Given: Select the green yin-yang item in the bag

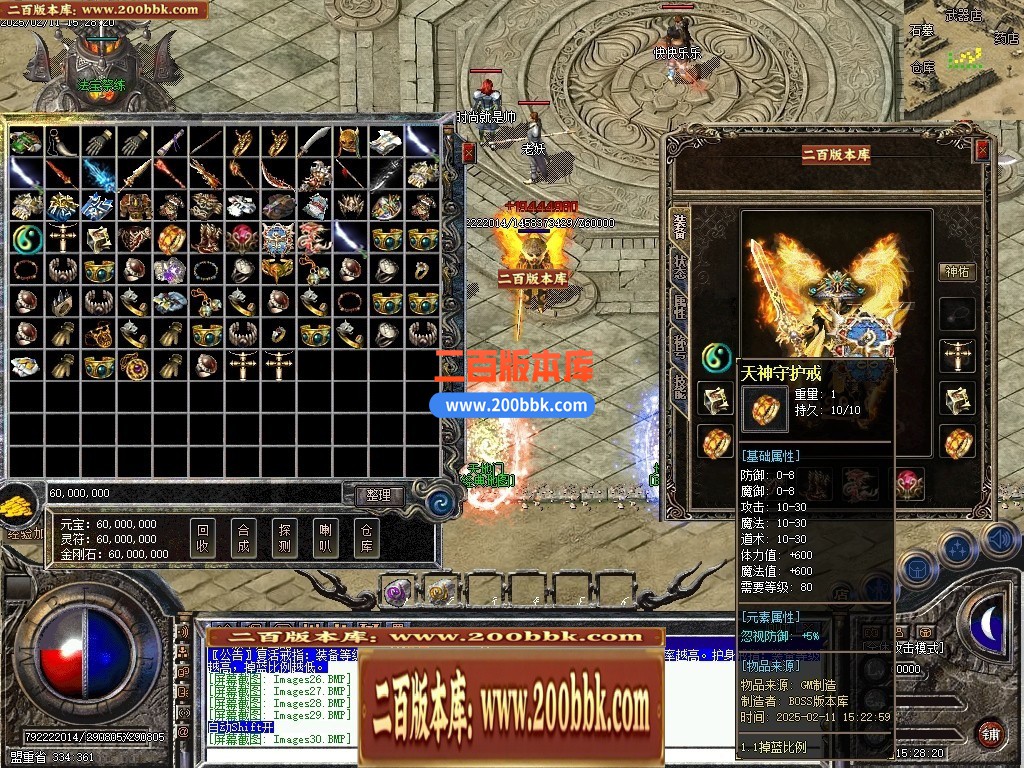Looking at the screenshot, I should click(x=27, y=239).
